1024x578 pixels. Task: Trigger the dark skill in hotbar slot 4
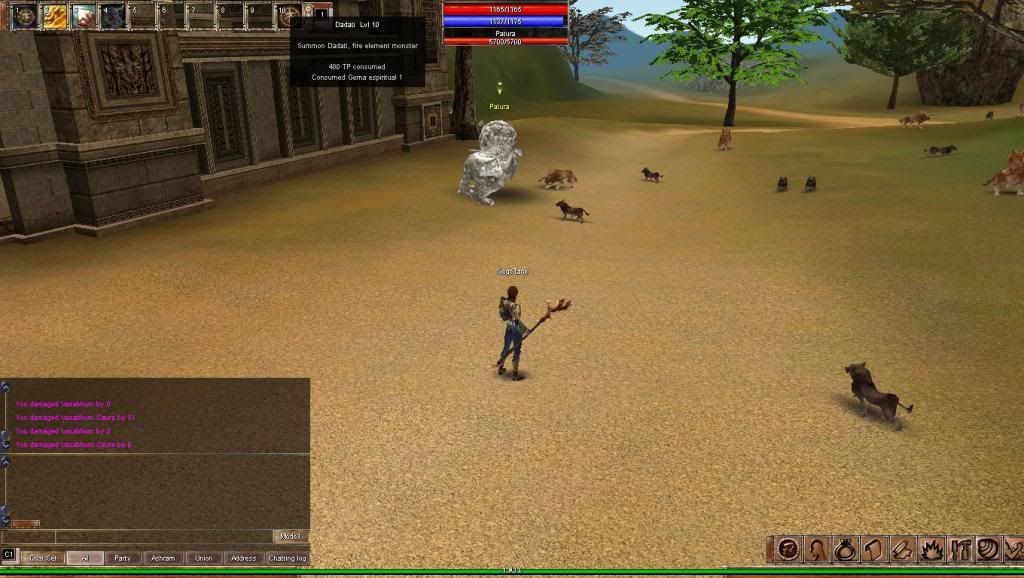tap(112, 15)
